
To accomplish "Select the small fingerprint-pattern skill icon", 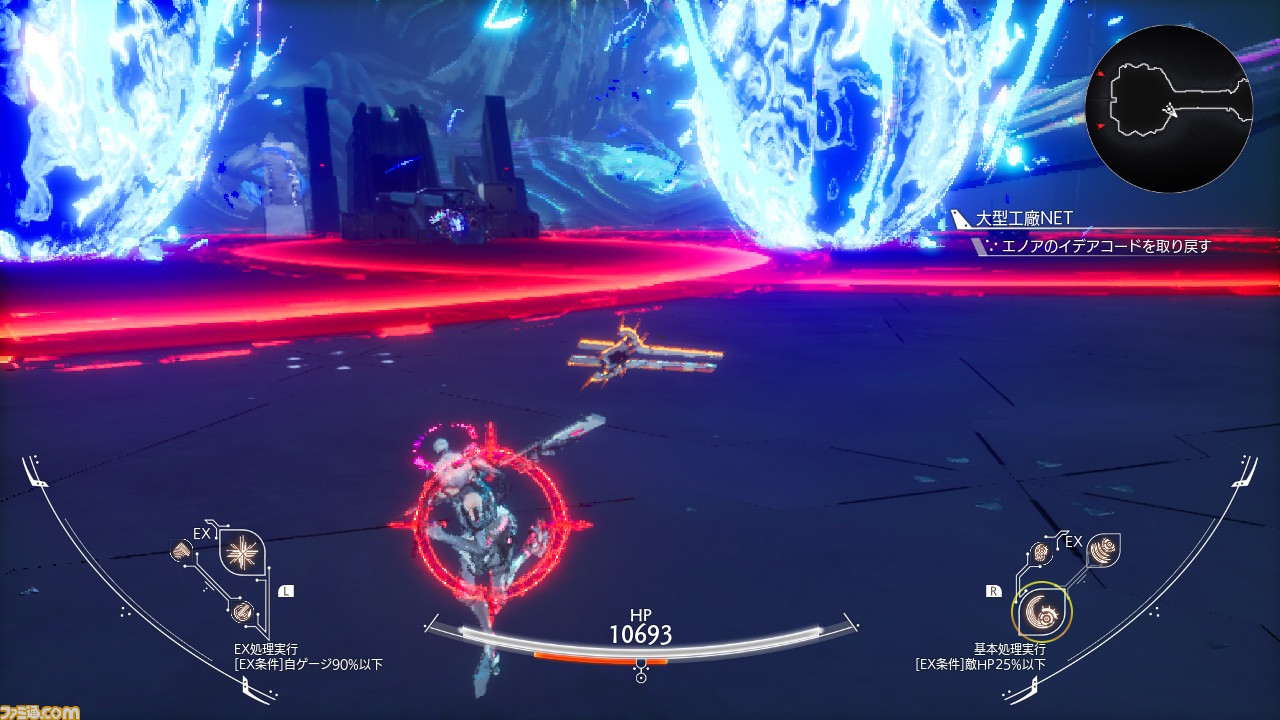I will point(1042,551).
